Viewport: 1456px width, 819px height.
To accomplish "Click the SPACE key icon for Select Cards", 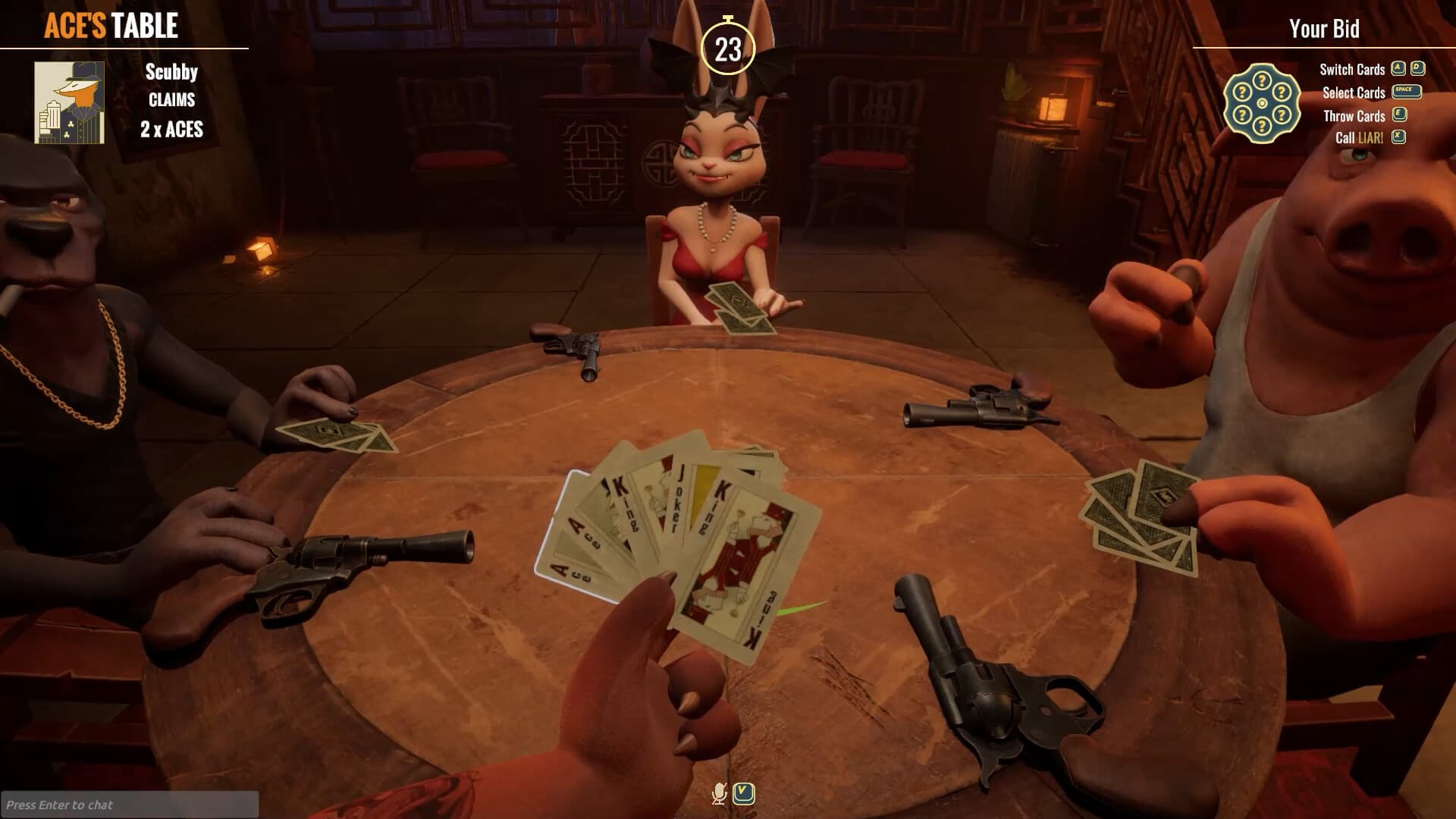I will (x=1407, y=92).
